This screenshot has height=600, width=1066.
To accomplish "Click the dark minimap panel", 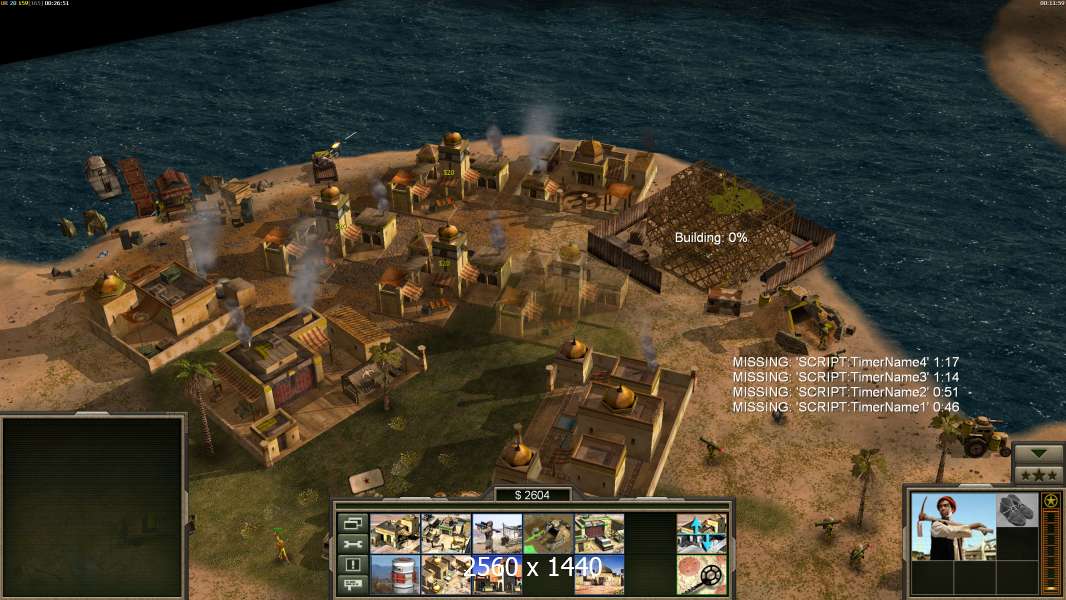I will [93, 506].
